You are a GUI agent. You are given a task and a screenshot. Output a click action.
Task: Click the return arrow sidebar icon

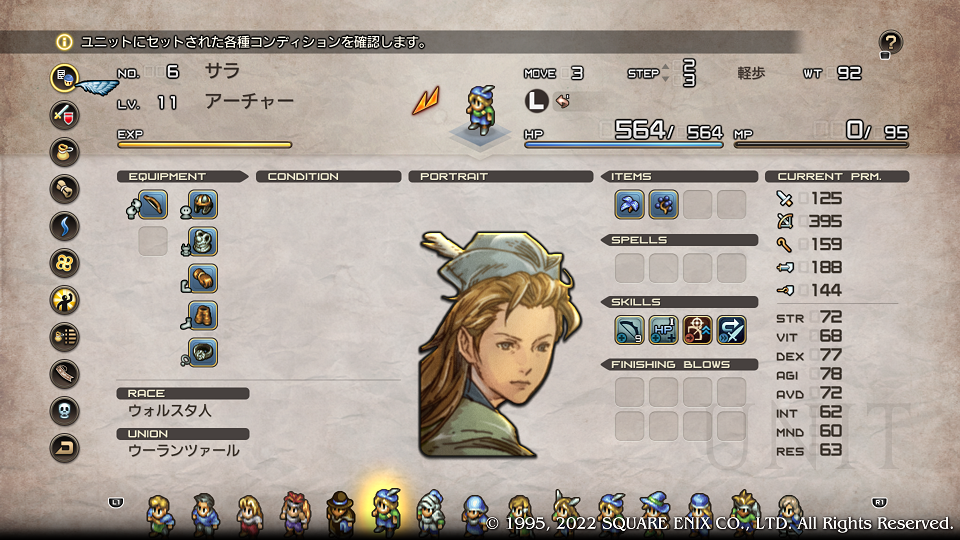[64, 448]
